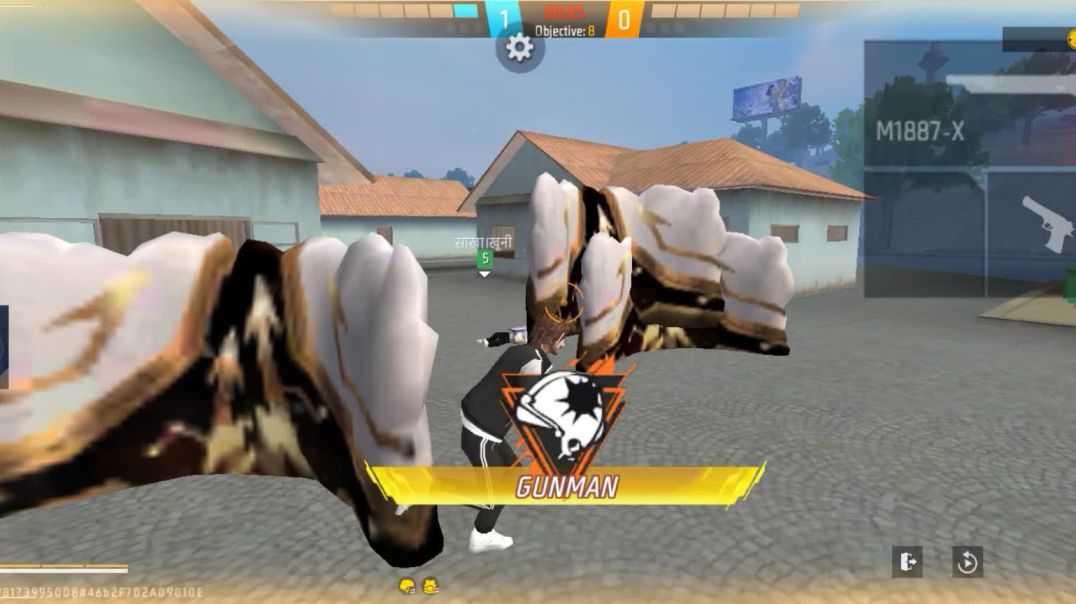Screen dimensions: 1076x604
Task: Click the yellow helmet armor icon
Action: pos(407,586)
